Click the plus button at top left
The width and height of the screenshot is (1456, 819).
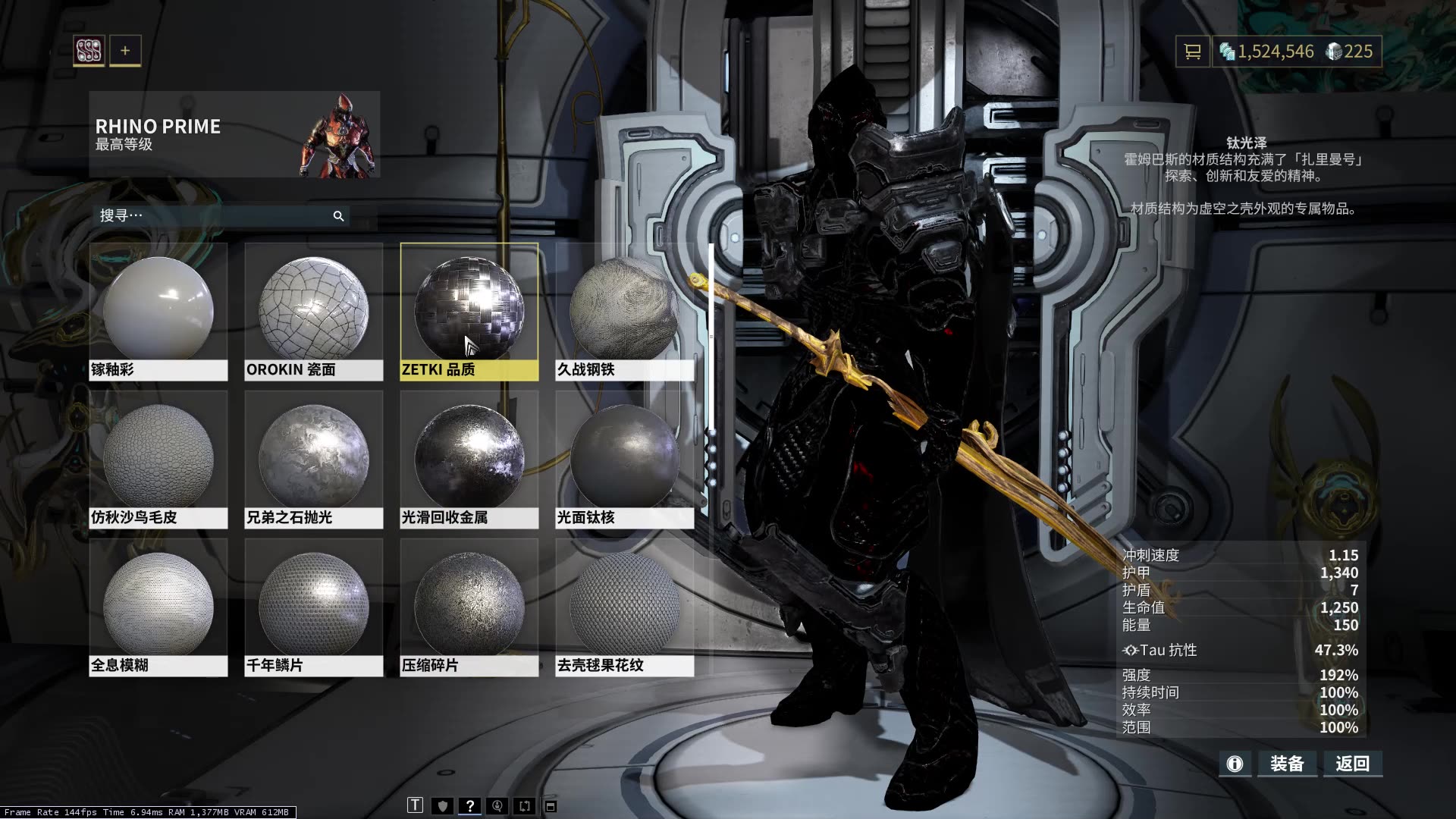pyautogui.click(x=125, y=51)
